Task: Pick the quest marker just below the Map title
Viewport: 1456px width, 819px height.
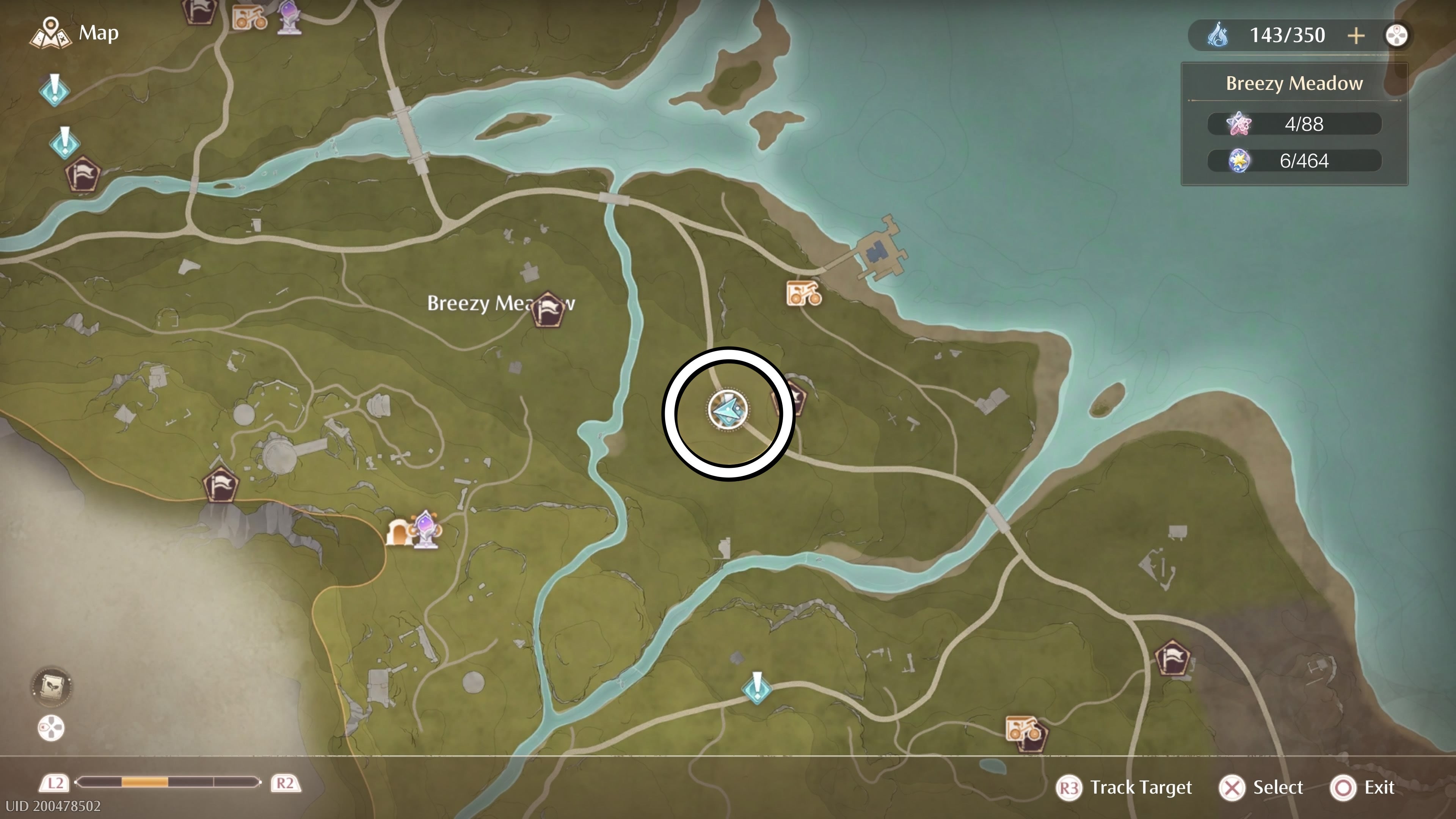Action: coord(54,89)
